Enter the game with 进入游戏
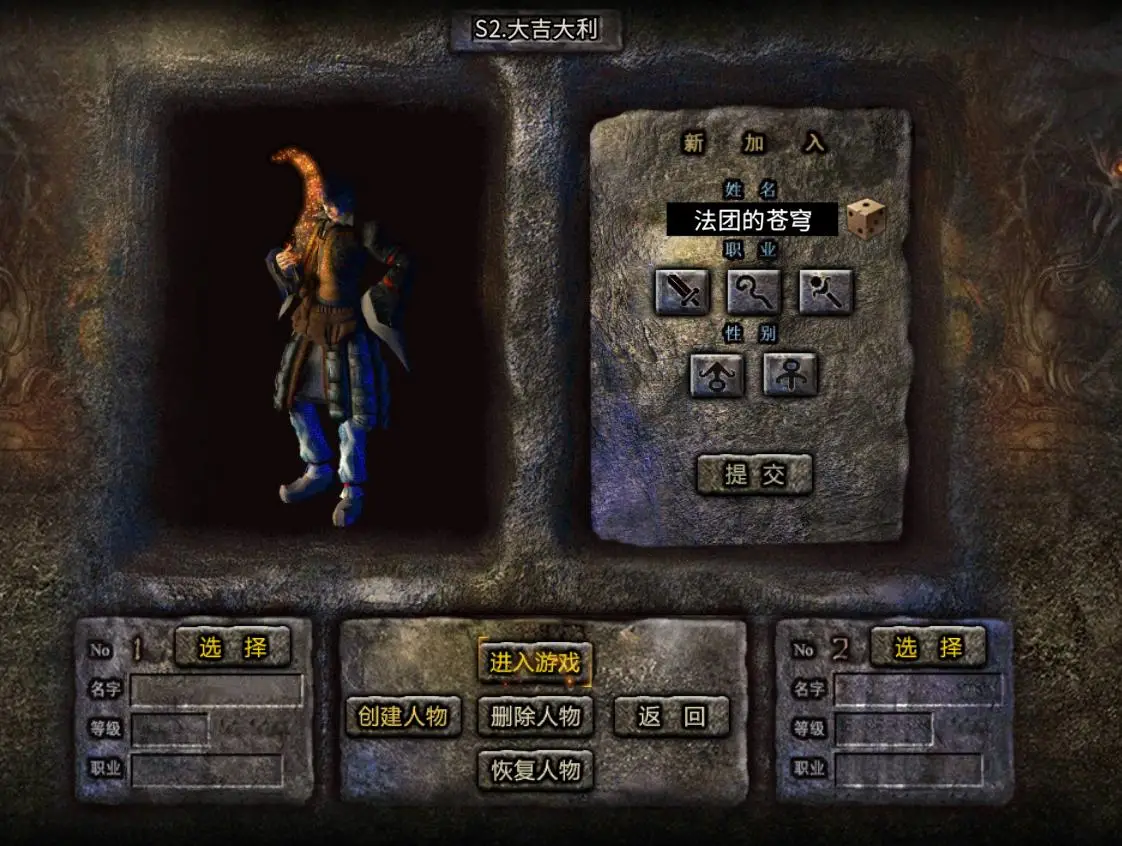Screen dimensions: 1122x846 (534, 662)
